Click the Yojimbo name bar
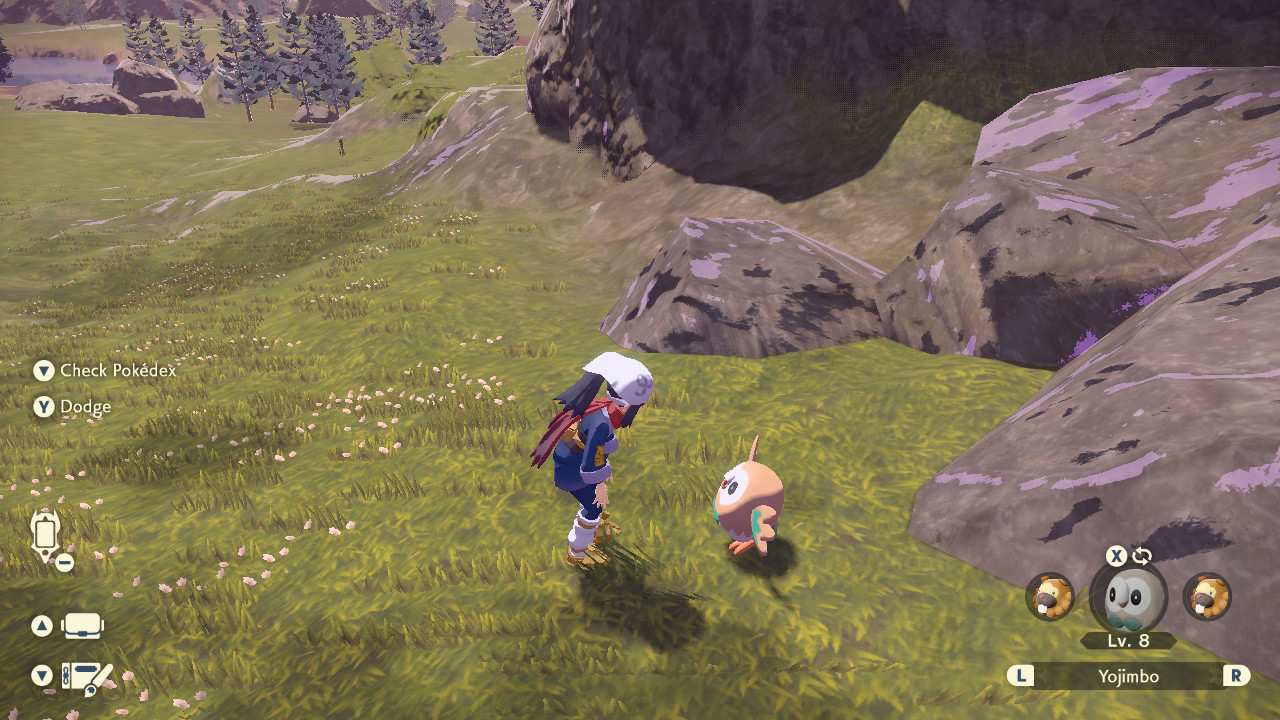1280x720 pixels. (1128, 676)
